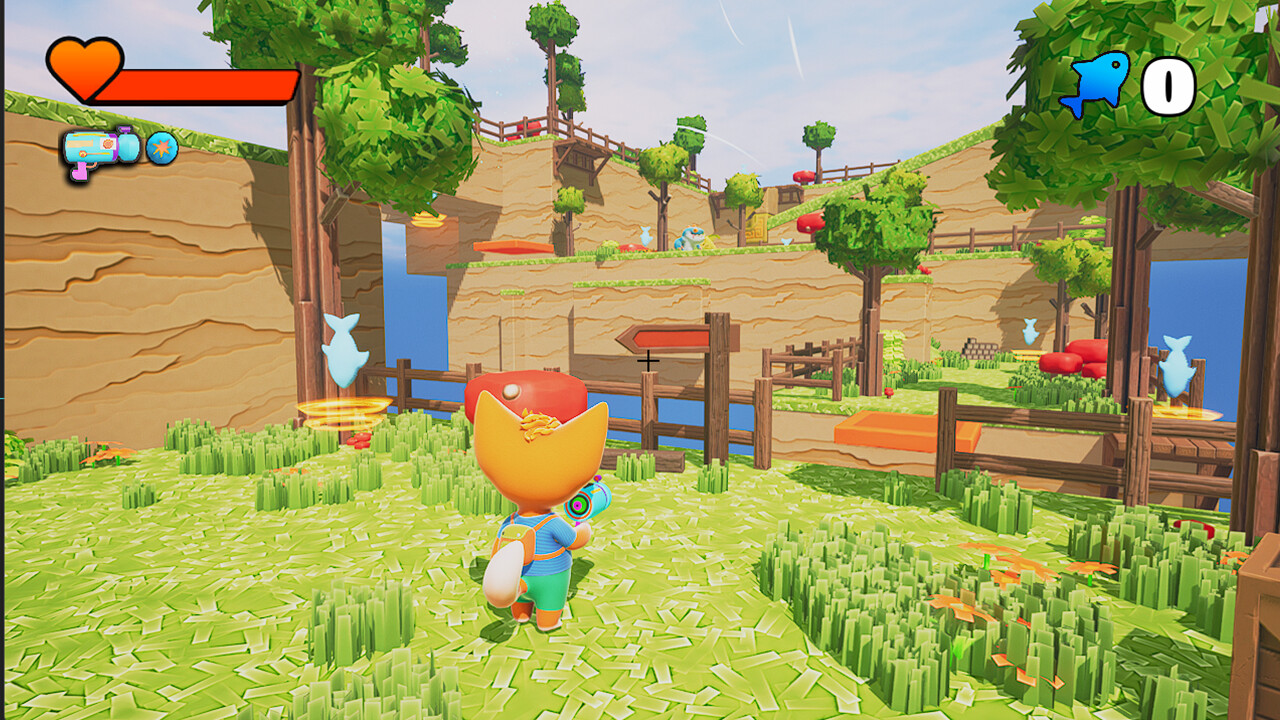Select the blue splash ability icon
1280x720 pixels.
click(x=160, y=147)
